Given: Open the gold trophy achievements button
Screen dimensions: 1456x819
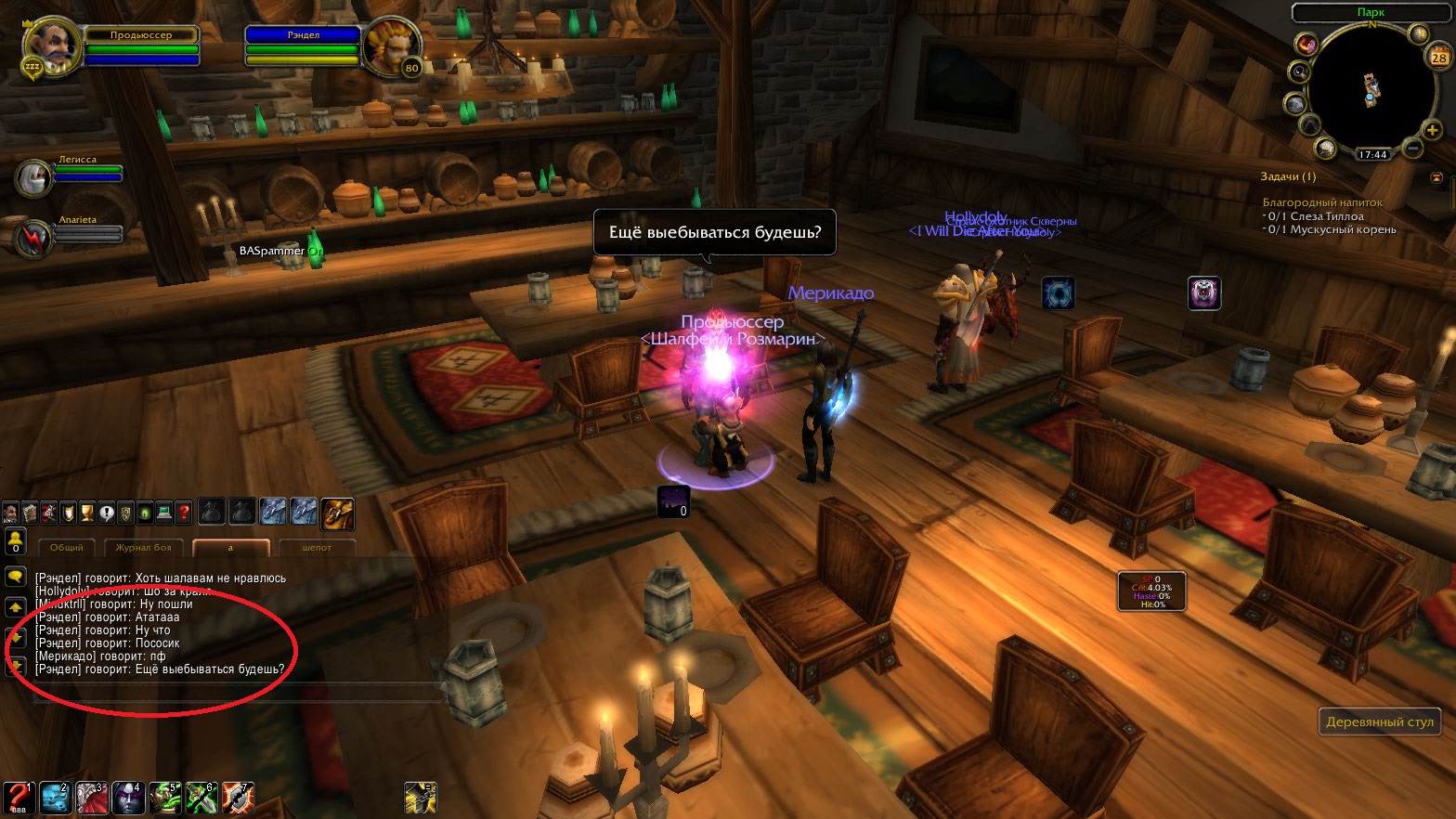Looking at the screenshot, I should pyautogui.click(x=87, y=512).
